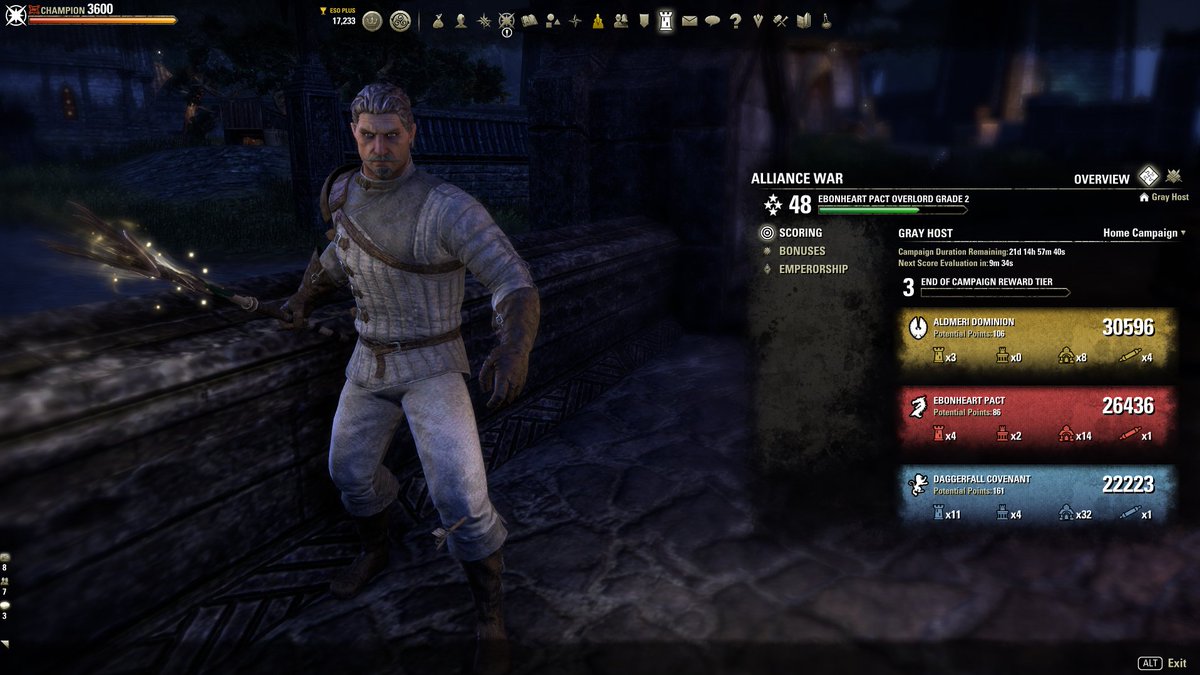Screen dimensions: 1200x675
Task: Open the mail envelope icon
Action: tap(689, 20)
